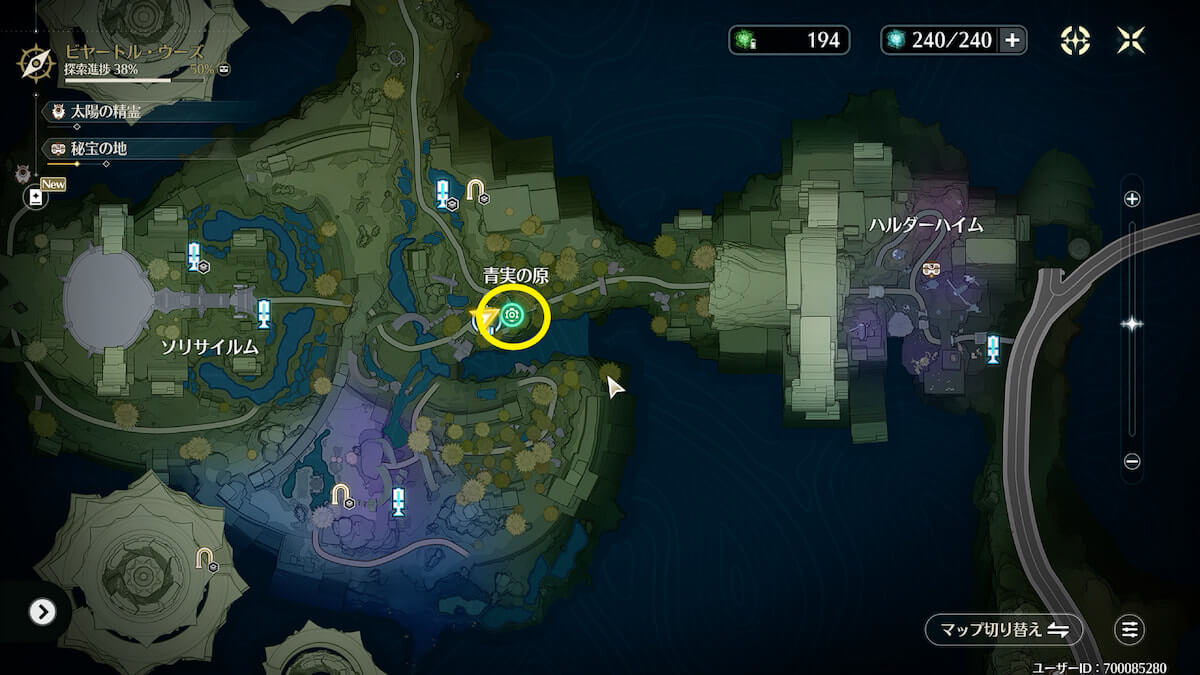Viewport: 1200px width, 675px height.
Task: Select the teleport beacon in ハルダーハイム
Action: click(x=993, y=348)
